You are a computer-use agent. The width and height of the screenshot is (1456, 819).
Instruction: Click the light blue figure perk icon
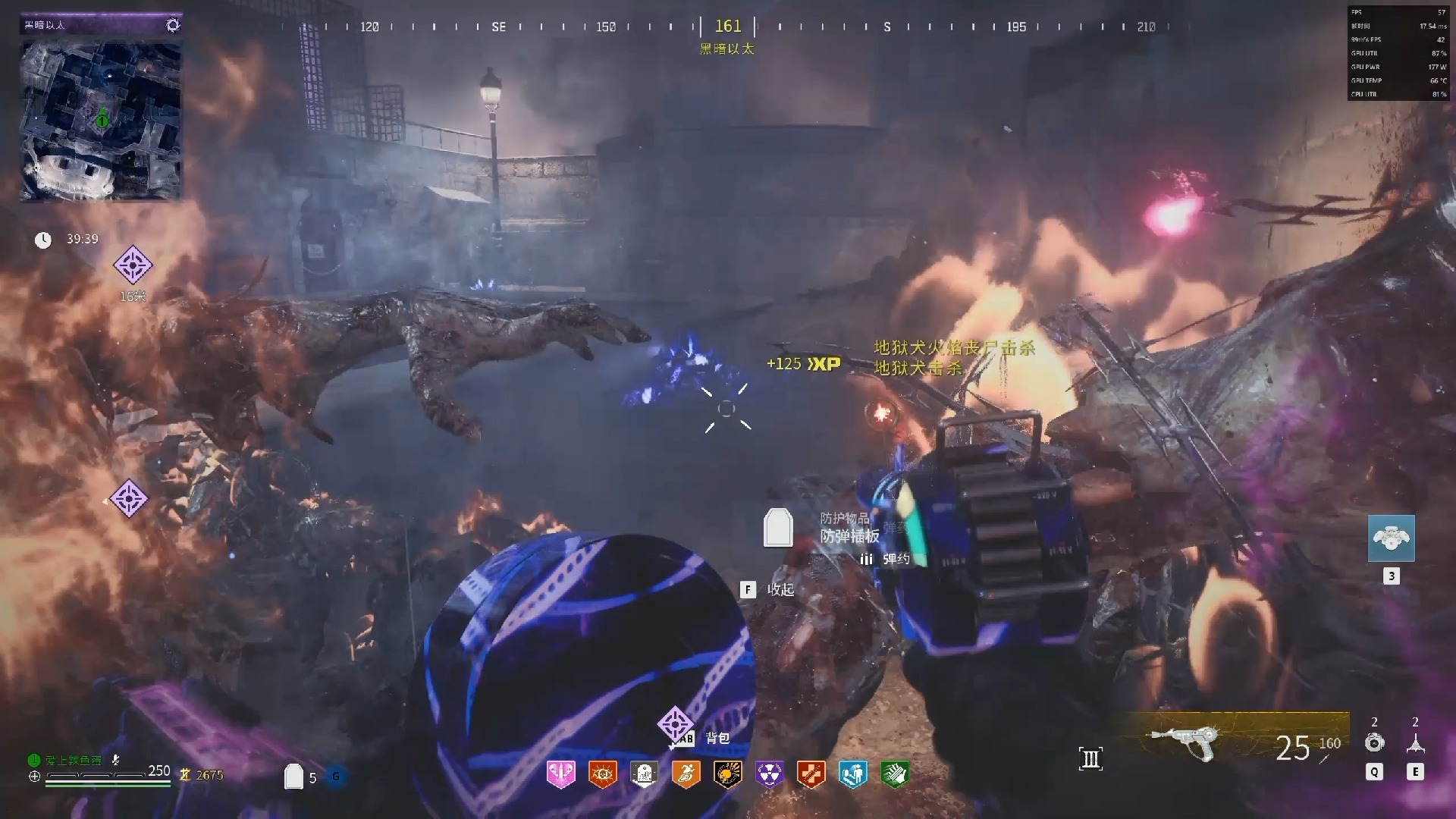tap(853, 774)
